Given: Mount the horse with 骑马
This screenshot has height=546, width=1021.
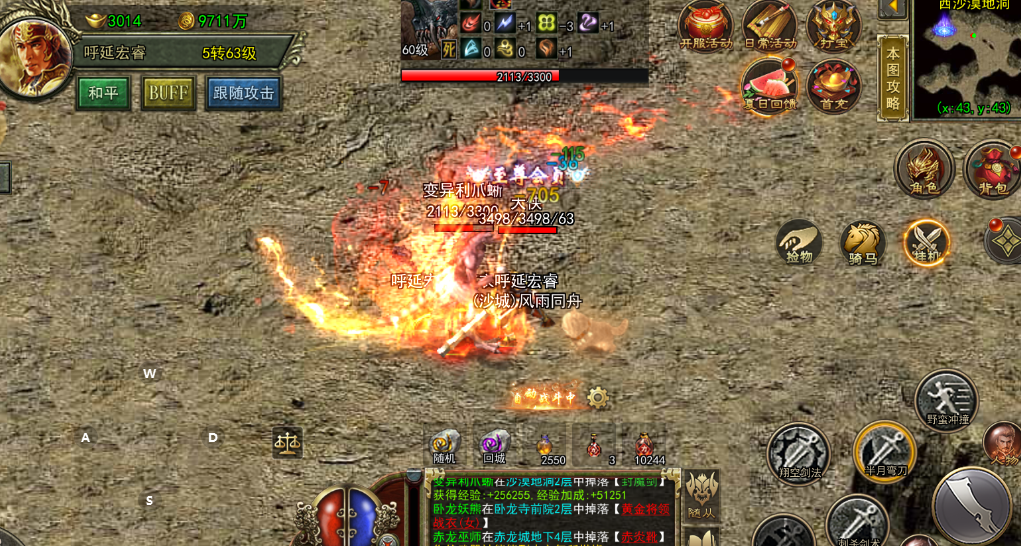Looking at the screenshot, I should click(862, 242).
